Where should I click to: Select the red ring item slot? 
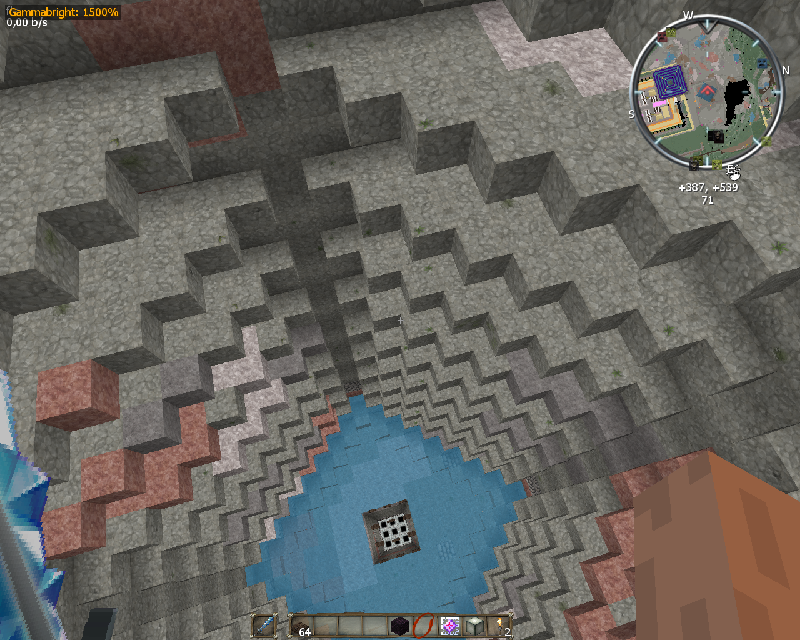point(424,626)
